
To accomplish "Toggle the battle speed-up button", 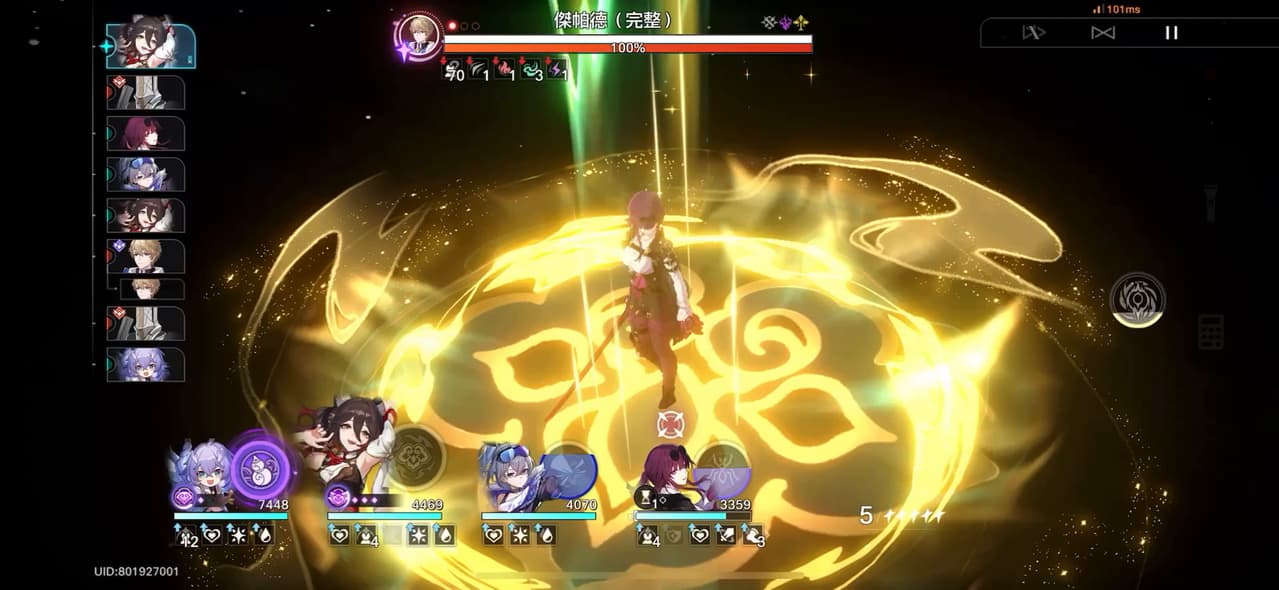I will (1033, 33).
